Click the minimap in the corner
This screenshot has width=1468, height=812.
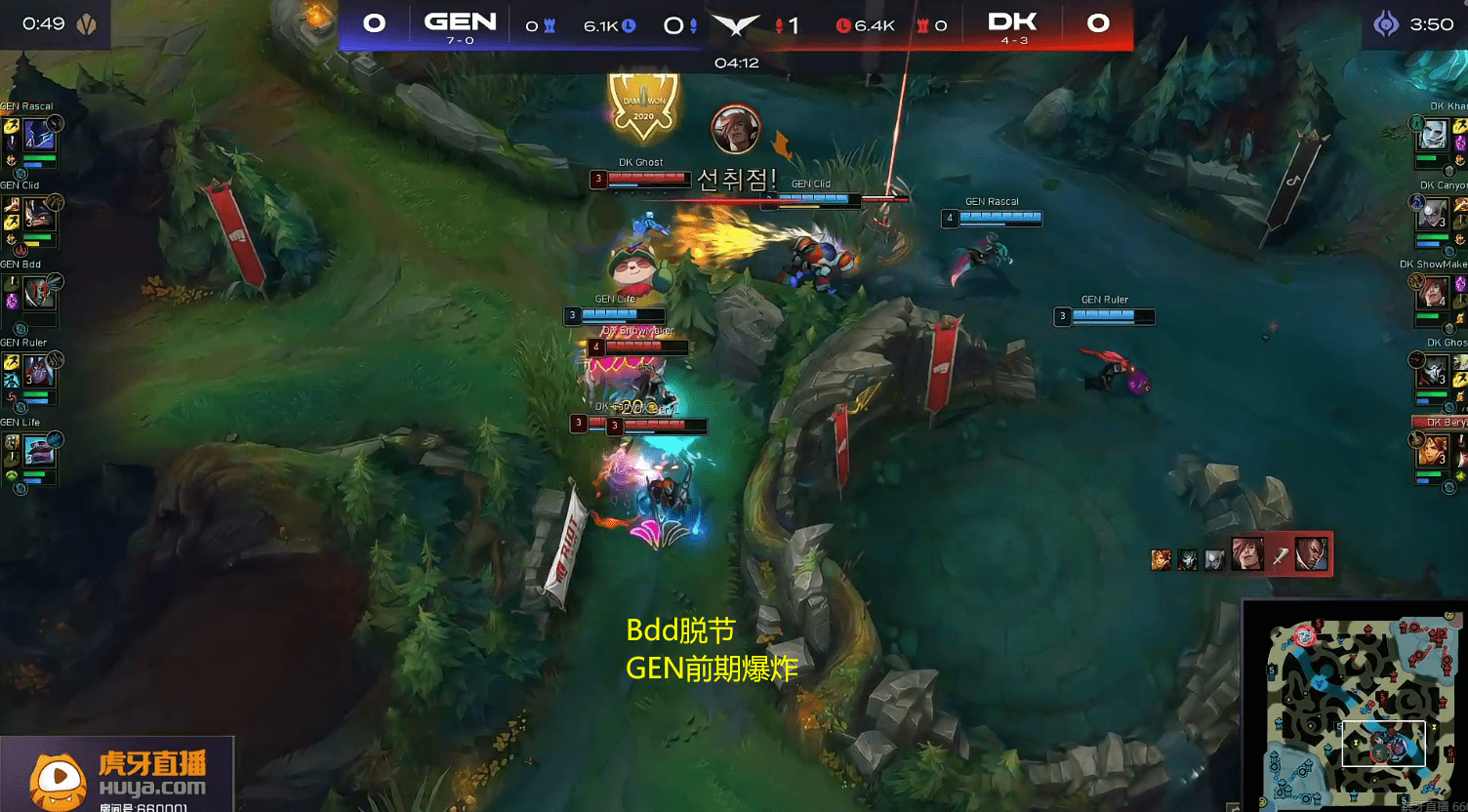tap(1355, 705)
